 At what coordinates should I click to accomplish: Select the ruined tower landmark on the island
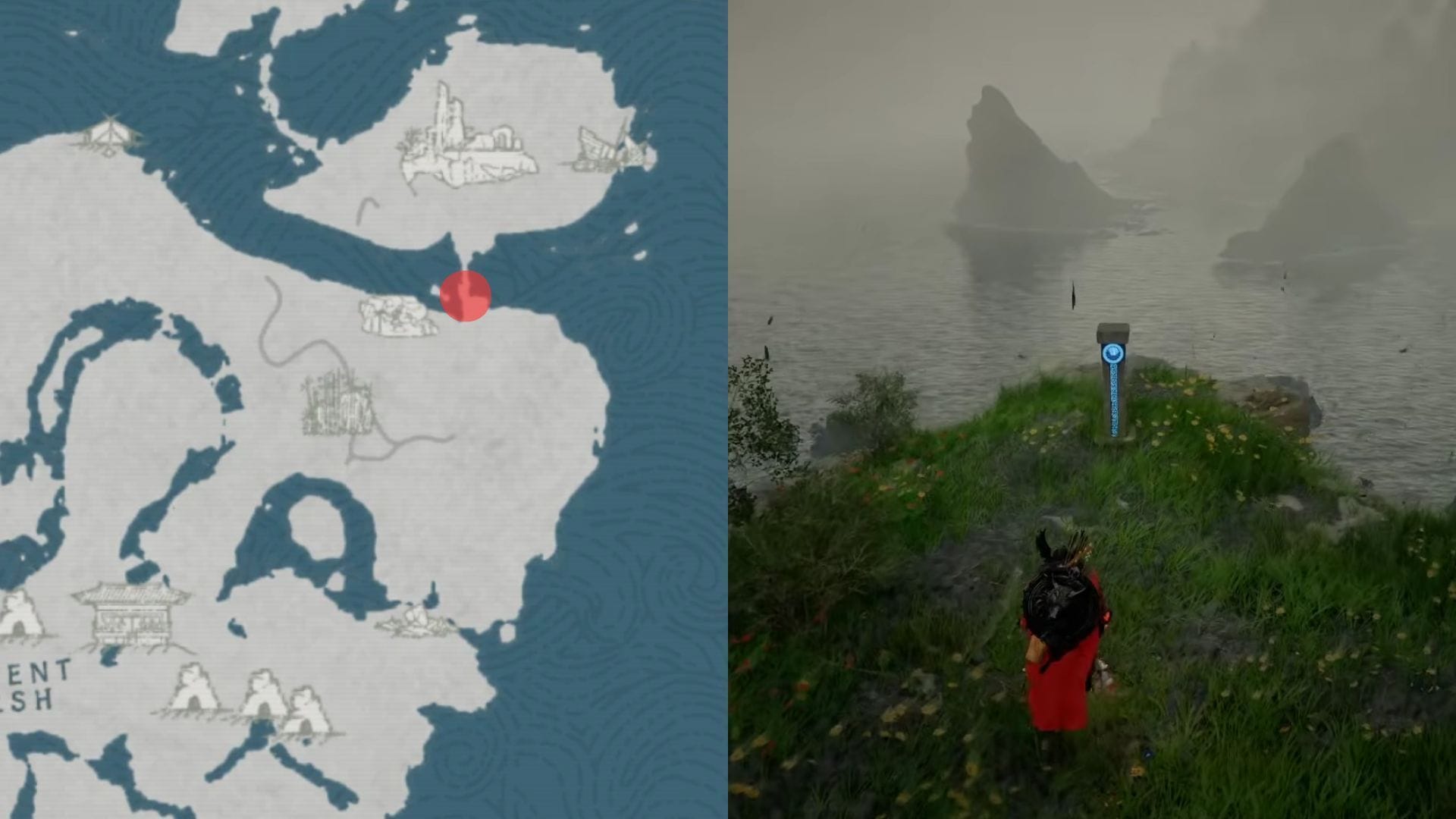click(467, 141)
